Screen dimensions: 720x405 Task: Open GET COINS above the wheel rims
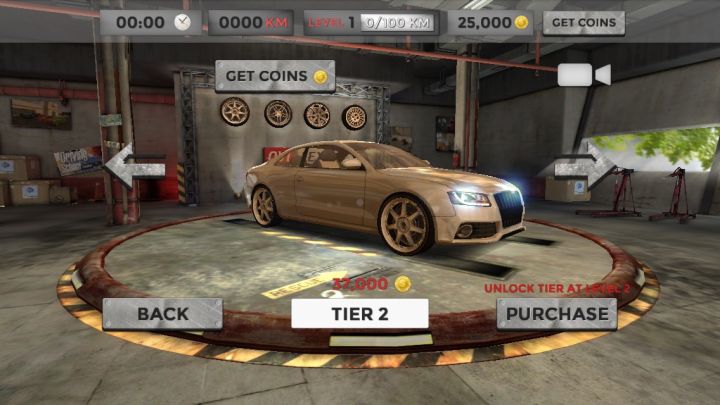click(274, 76)
